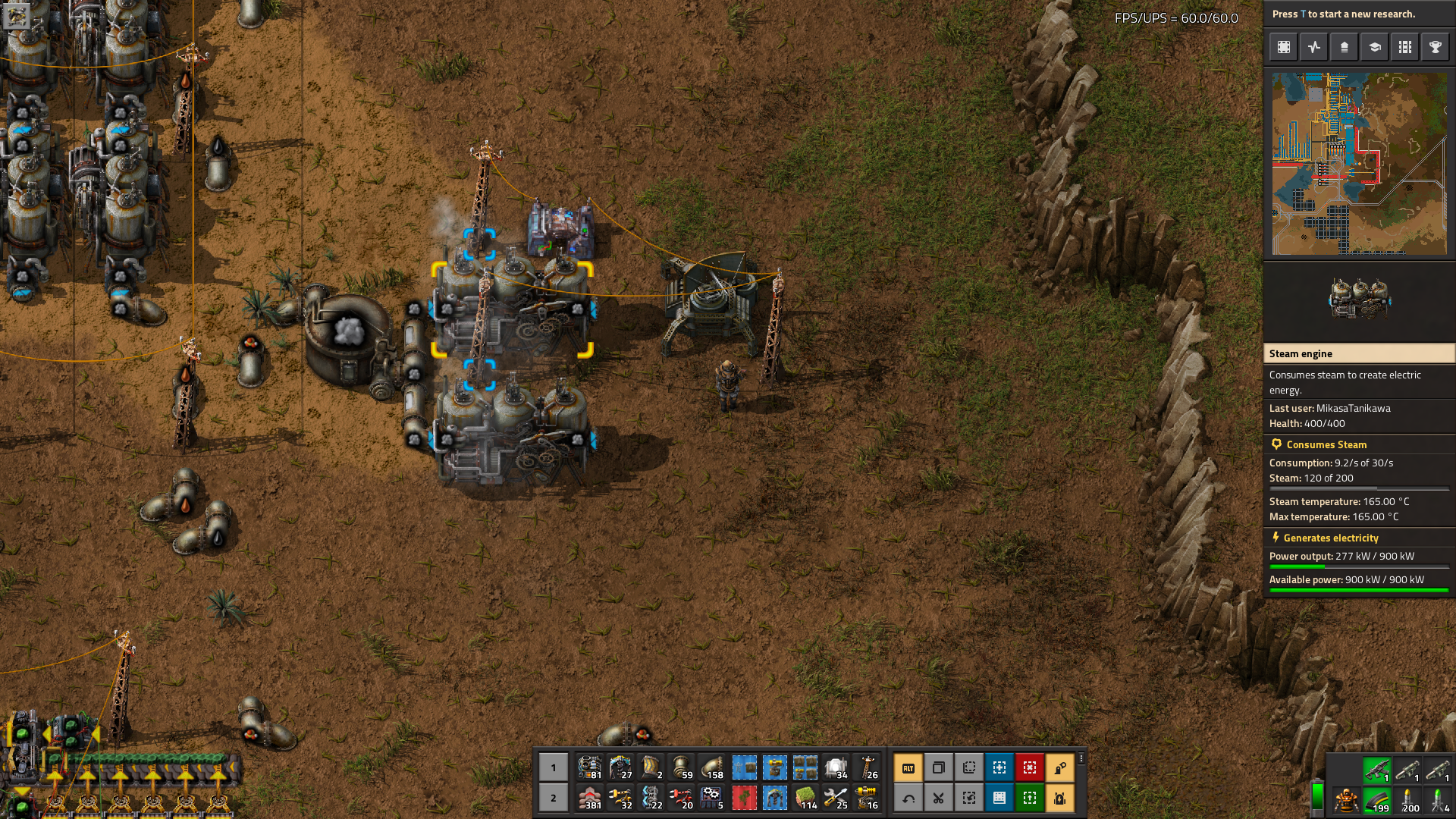Image resolution: width=1456 pixels, height=819 pixels.
Task: Select the scissors cut tool
Action: click(939, 798)
